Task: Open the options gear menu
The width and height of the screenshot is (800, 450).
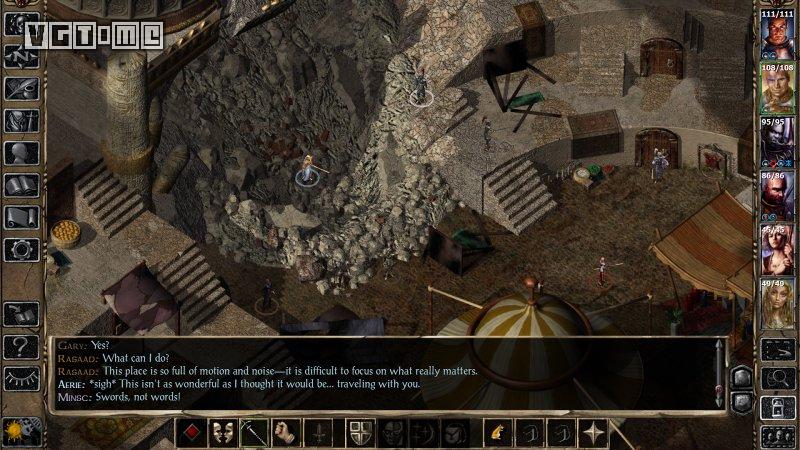Action: click(22, 250)
